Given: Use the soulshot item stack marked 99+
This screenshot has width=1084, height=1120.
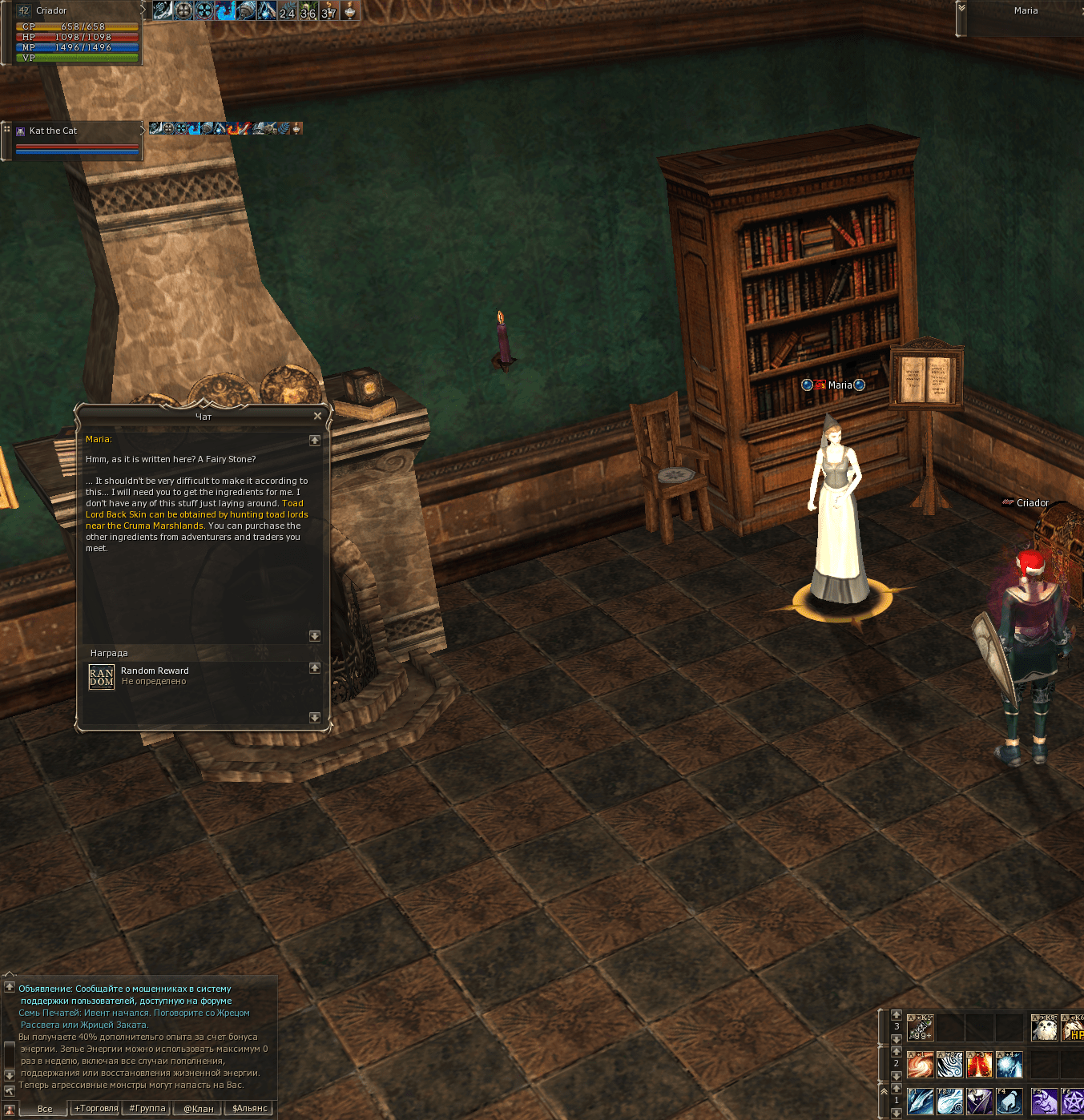Looking at the screenshot, I should click(921, 1028).
